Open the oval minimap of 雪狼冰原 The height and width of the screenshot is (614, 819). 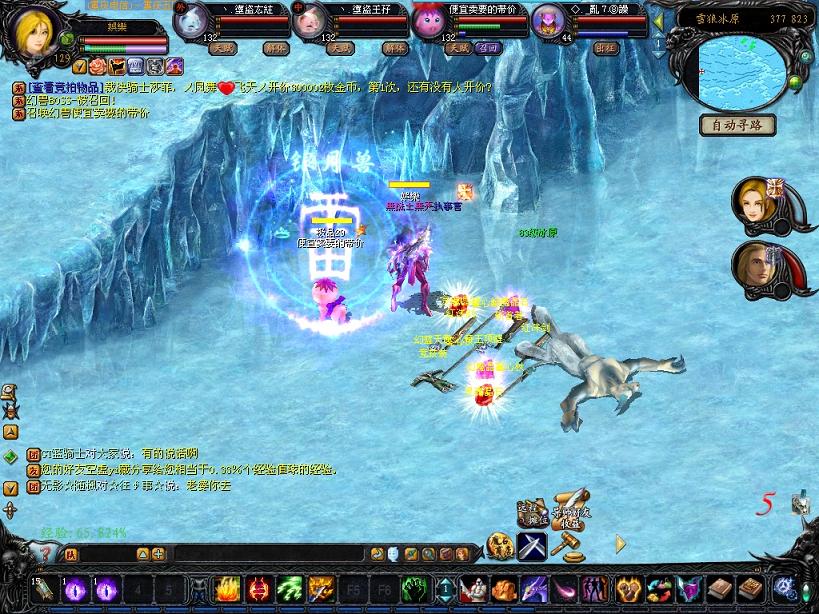742,68
